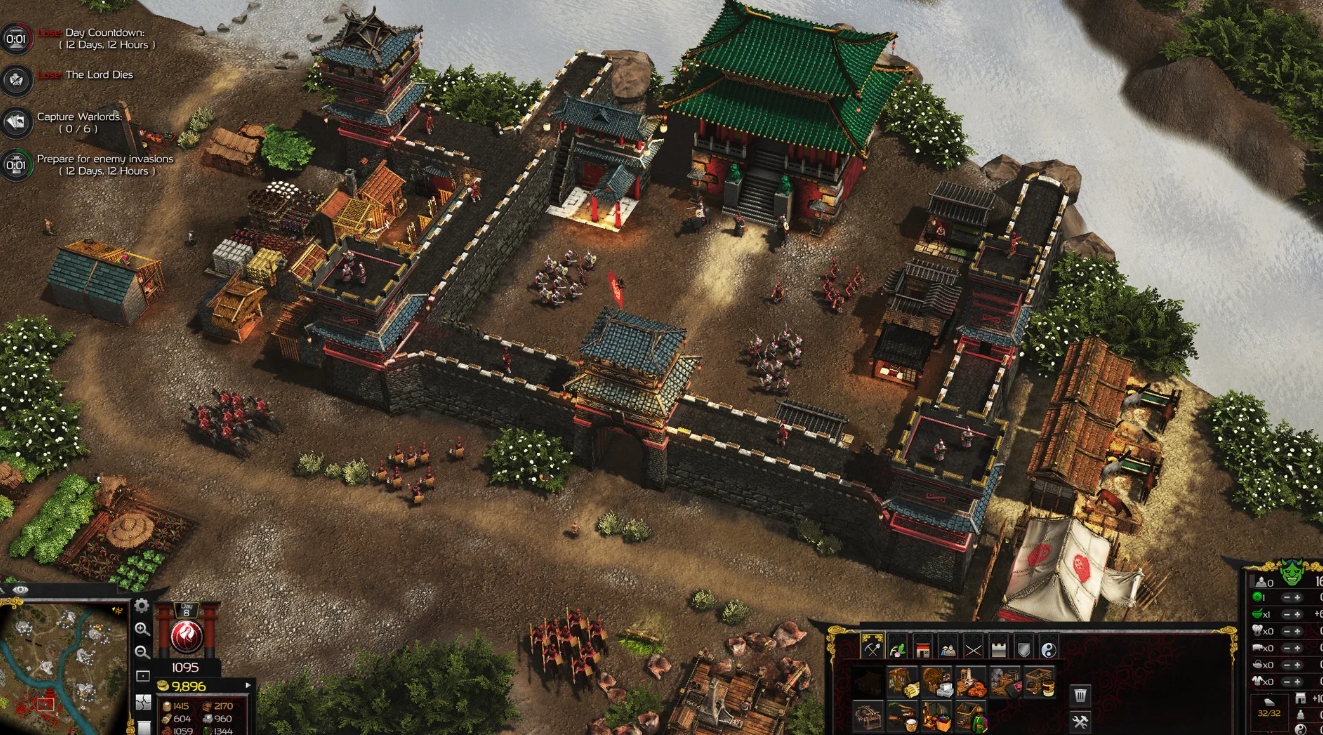Open the castle fortifications category icon
Image resolution: width=1323 pixels, height=735 pixels.
[x=997, y=646]
